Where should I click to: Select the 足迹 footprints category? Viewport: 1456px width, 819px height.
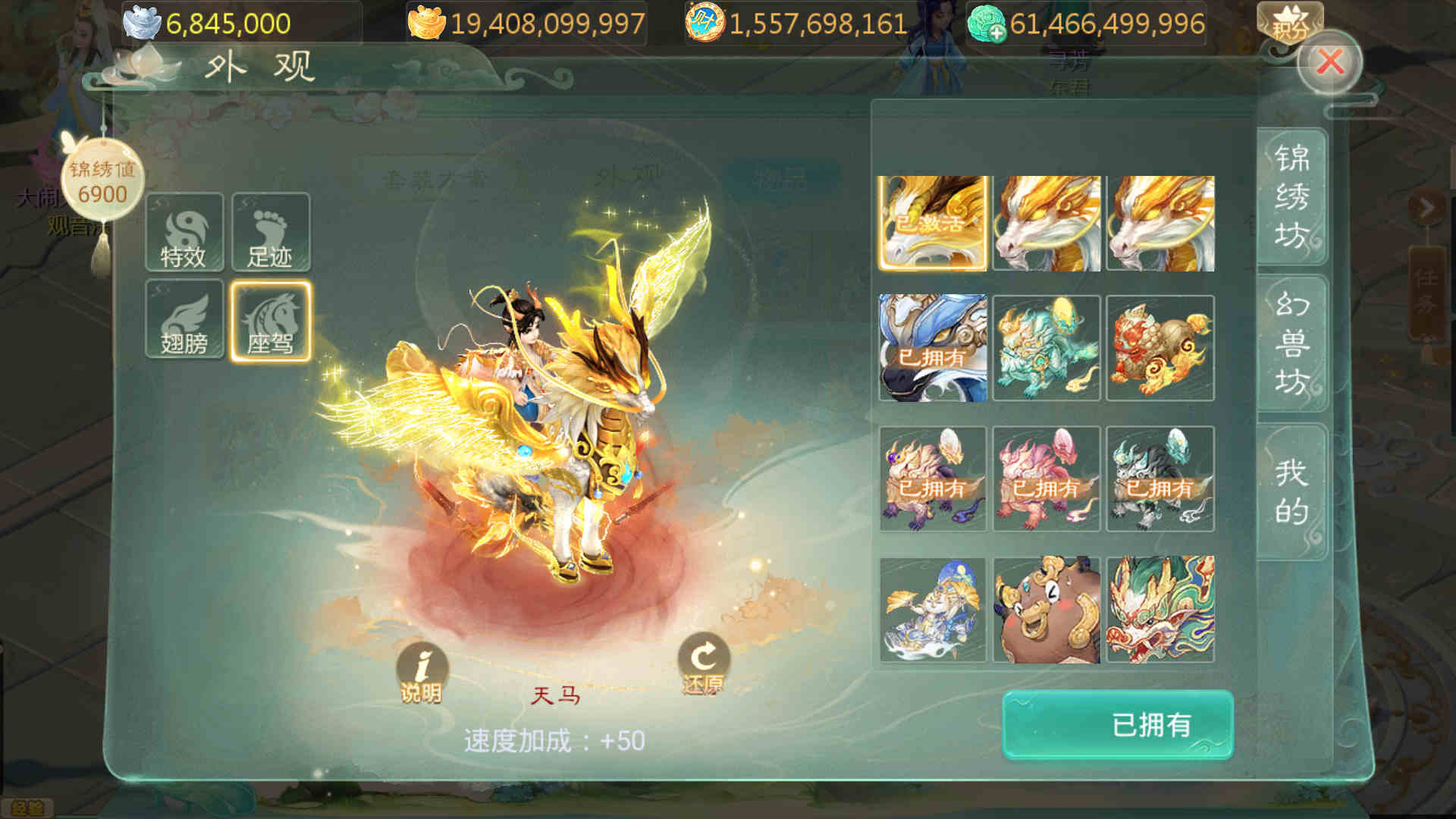(x=271, y=233)
